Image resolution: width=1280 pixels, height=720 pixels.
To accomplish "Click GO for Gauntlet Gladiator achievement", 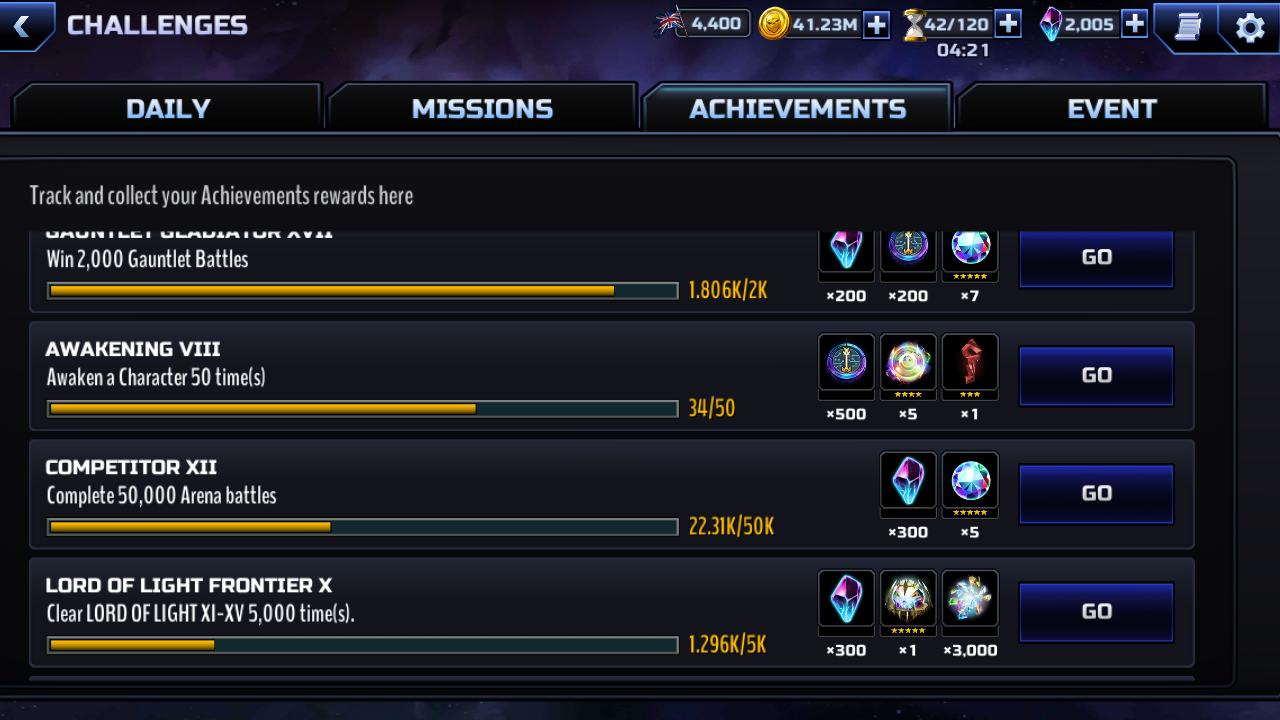I will (x=1096, y=257).
